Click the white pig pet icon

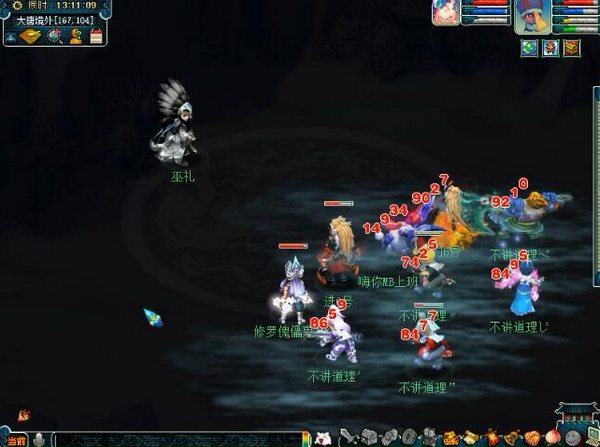(x=324, y=437)
